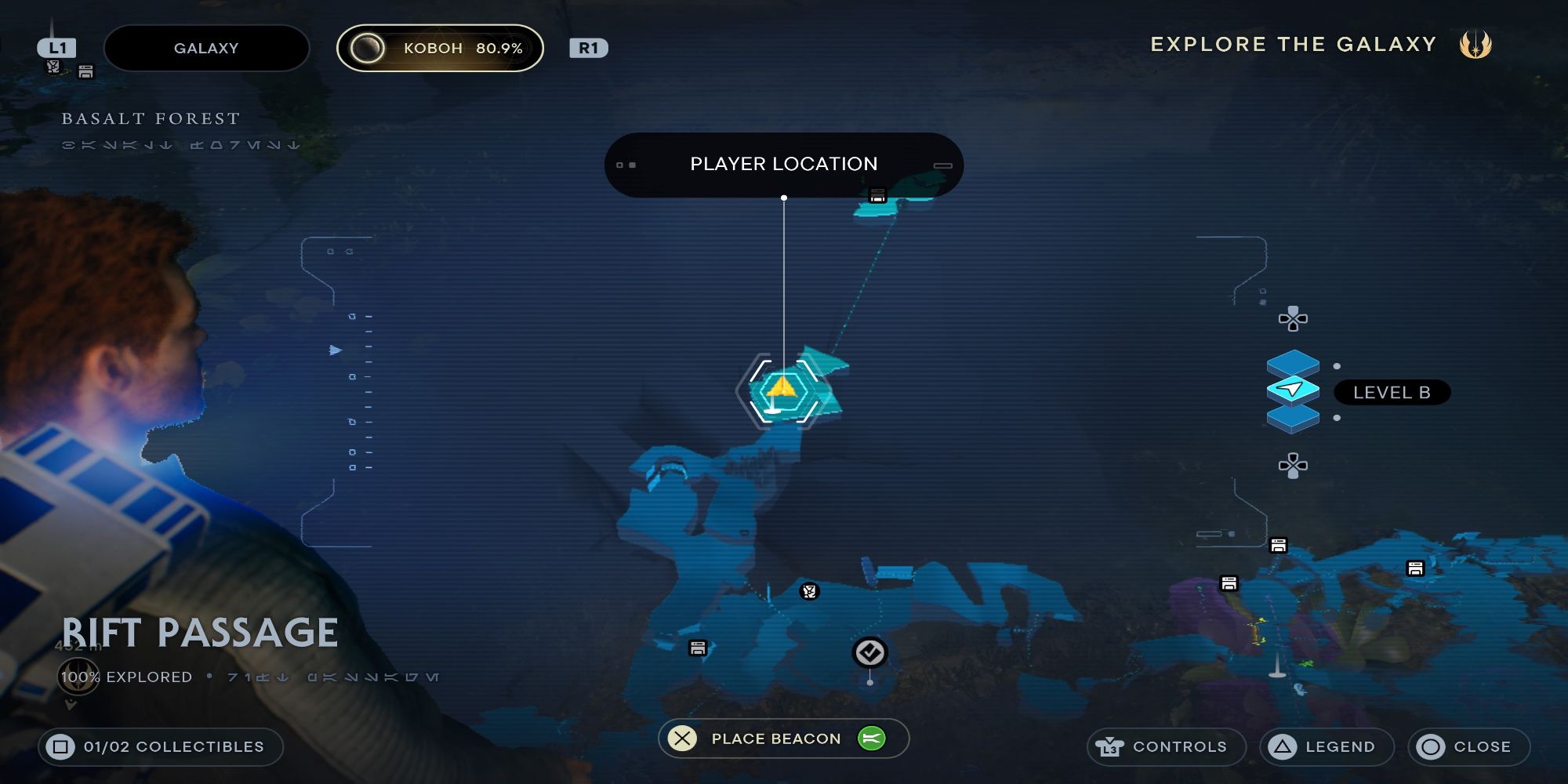Screen dimensions: 1568x784
Task: Open the map Legend
Action: point(1326,746)
